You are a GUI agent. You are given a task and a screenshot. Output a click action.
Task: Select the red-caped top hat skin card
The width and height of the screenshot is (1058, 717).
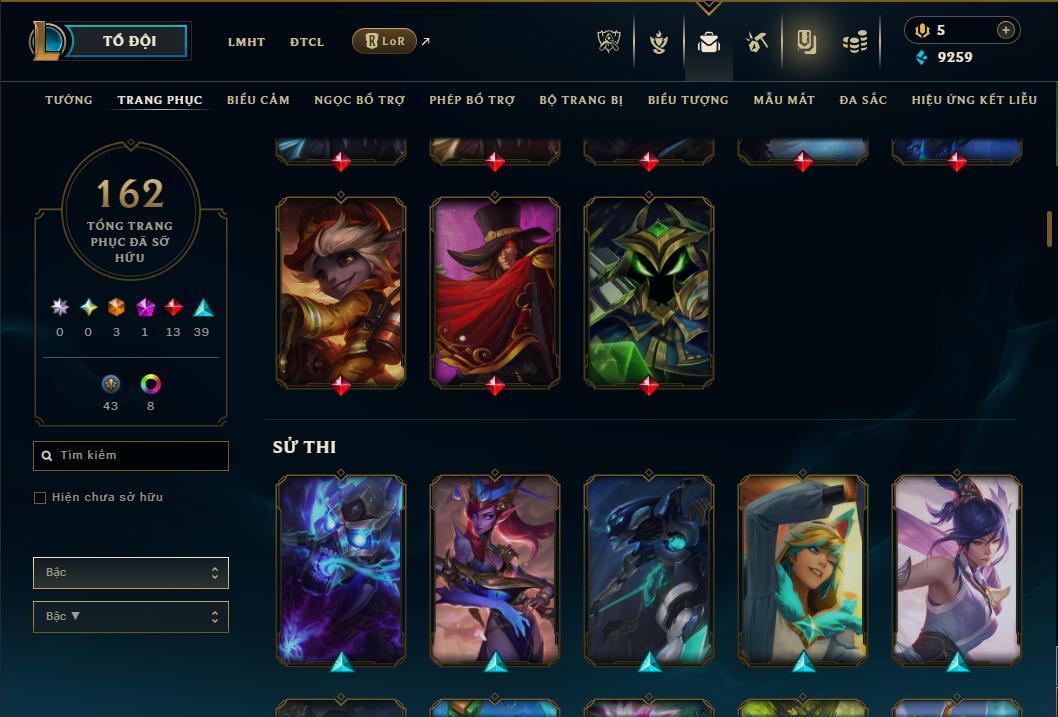coord(495,290)
